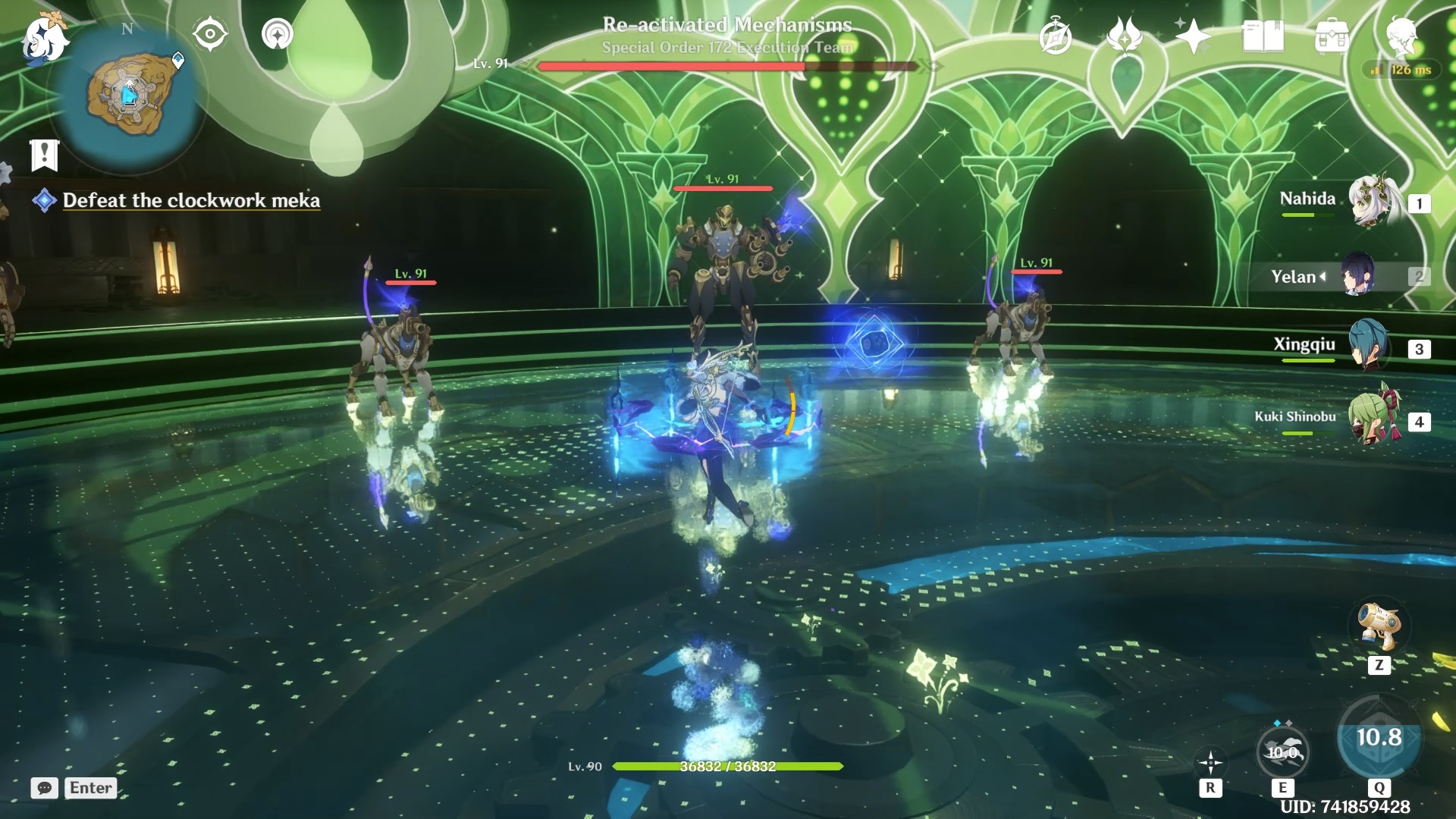1456x819 pixels.
Task: Click the eye-shaped icon beside the minimap
Action: [210, 34]
